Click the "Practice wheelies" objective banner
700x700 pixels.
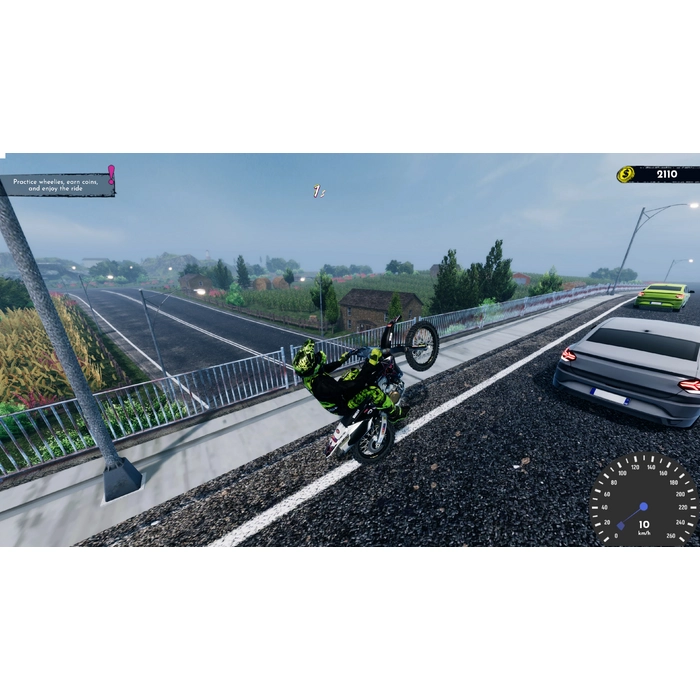coord(58,185)
